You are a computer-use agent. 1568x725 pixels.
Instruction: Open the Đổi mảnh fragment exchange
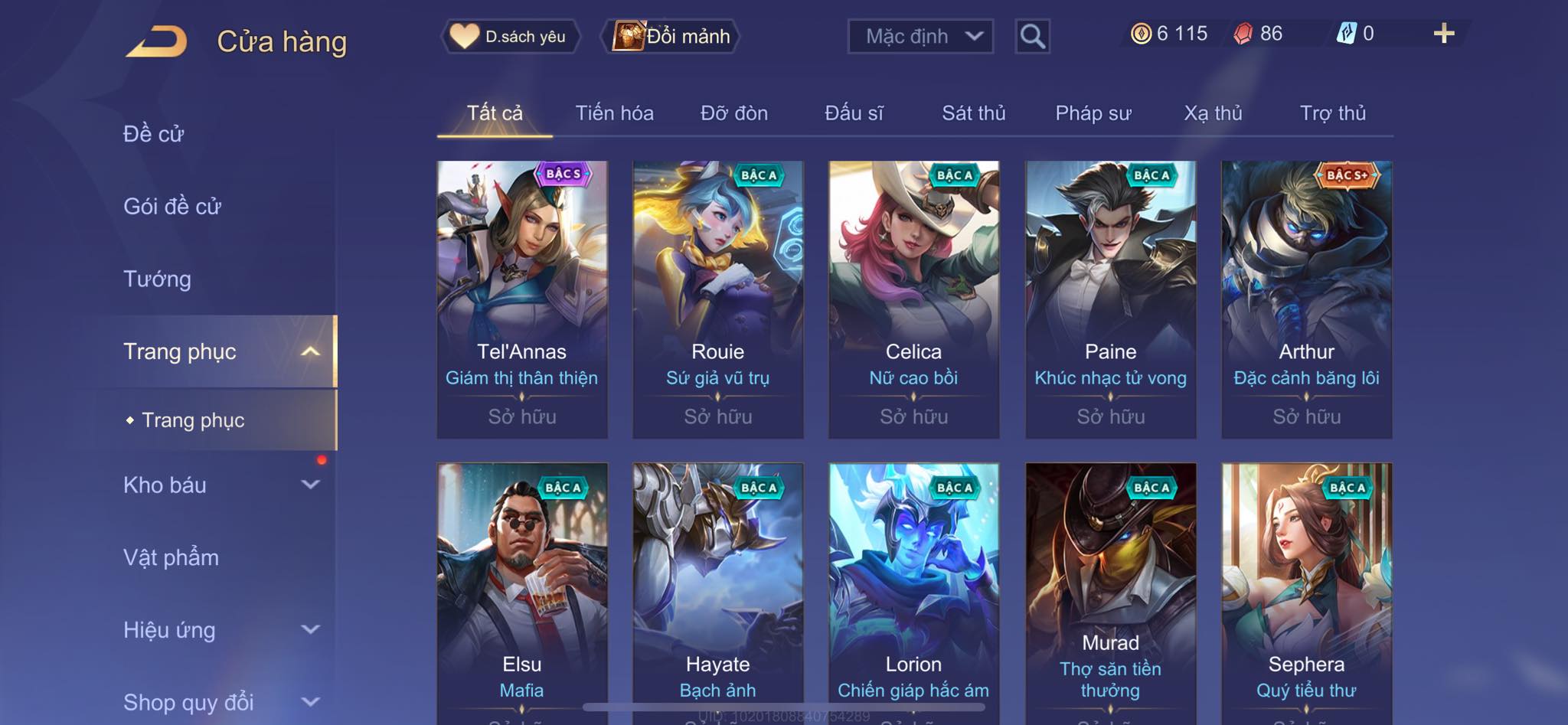[x=671, y=36]
